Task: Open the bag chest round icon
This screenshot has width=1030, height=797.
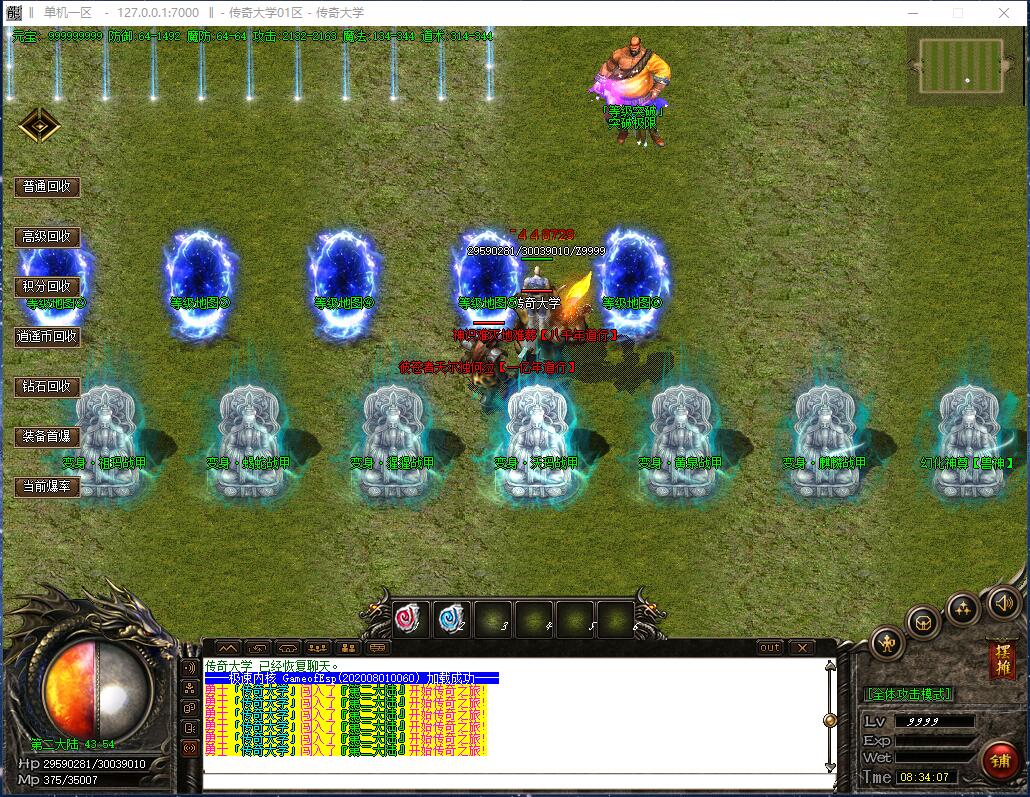Action: pos(924,623)
